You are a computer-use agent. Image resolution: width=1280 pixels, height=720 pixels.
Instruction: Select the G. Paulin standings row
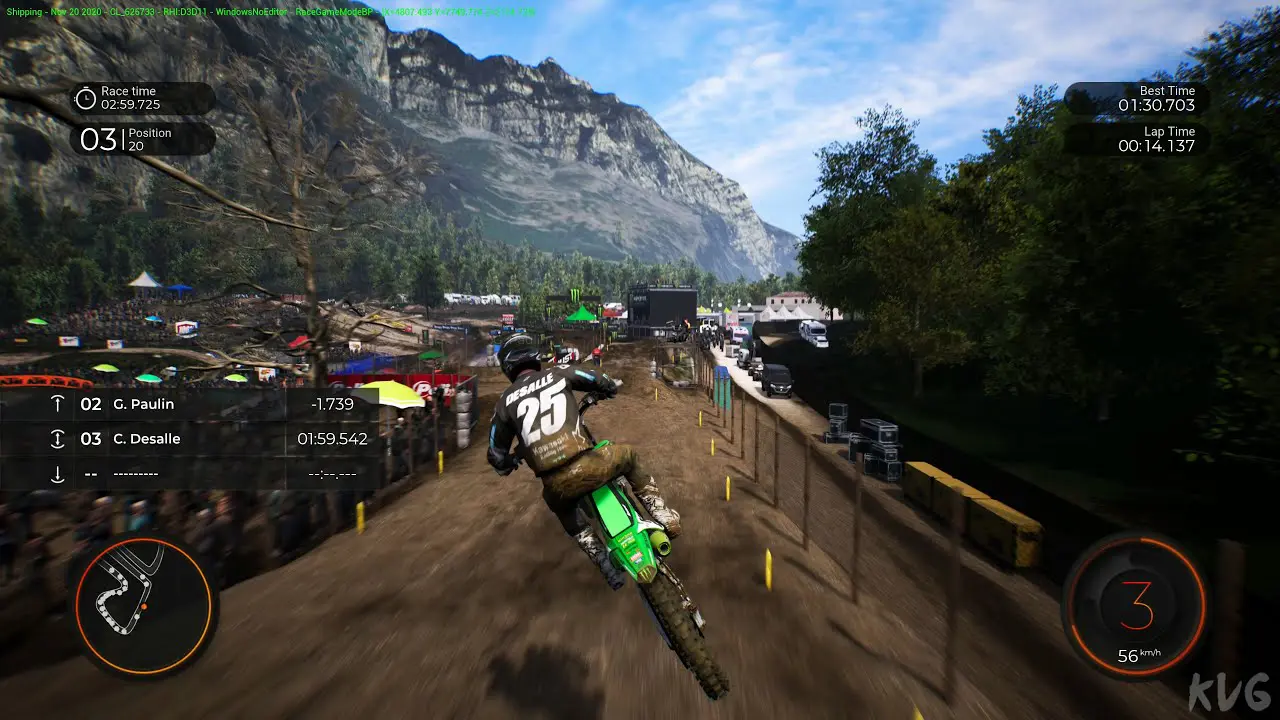pyautogui.click(x=190, y=404)
